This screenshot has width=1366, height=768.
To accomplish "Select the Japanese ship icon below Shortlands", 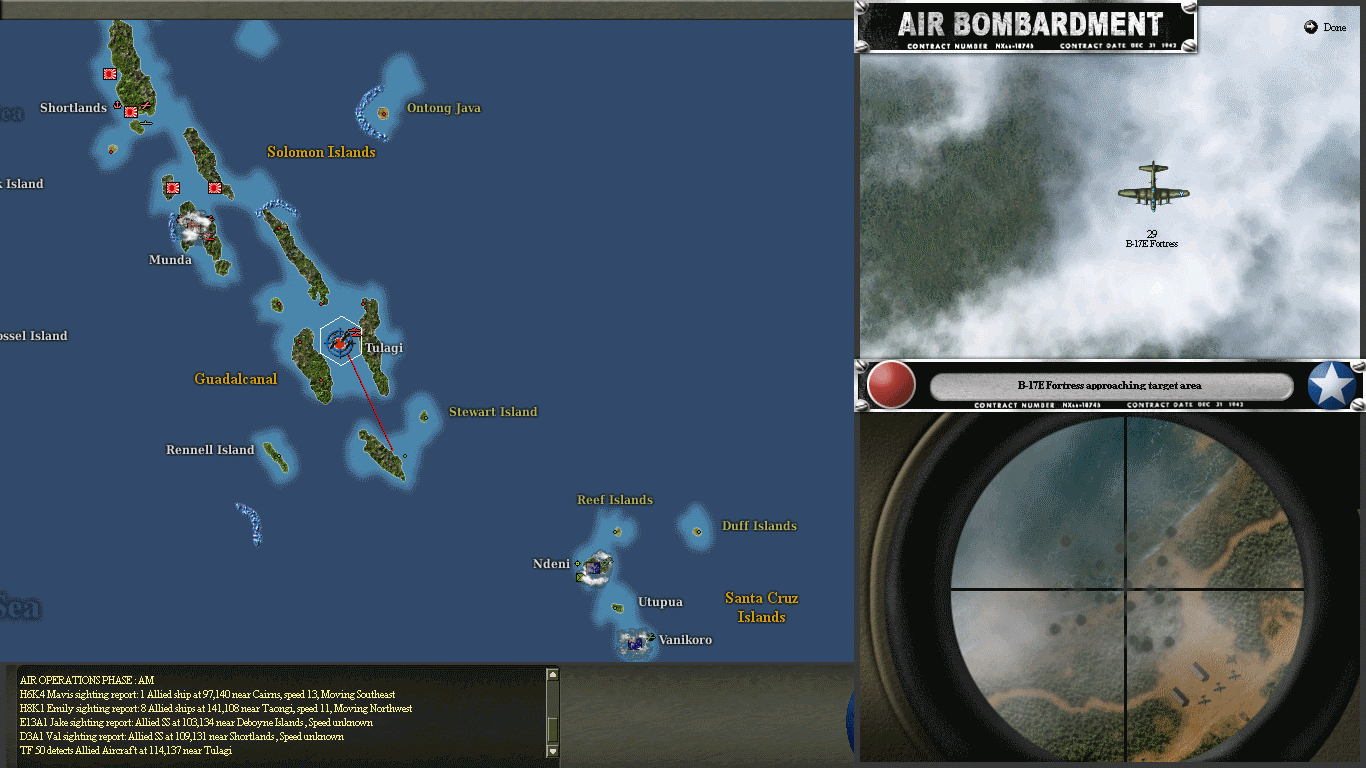I will point(145,122).
